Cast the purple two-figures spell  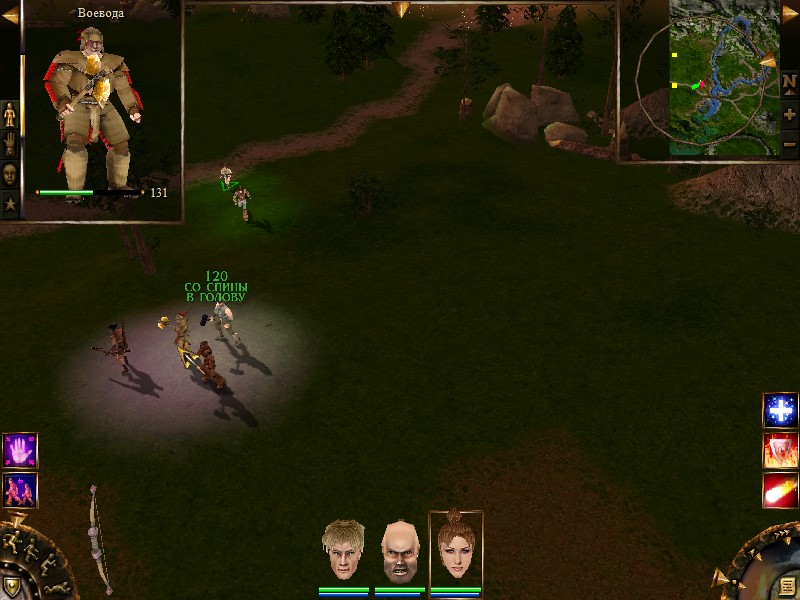(20, 489)
